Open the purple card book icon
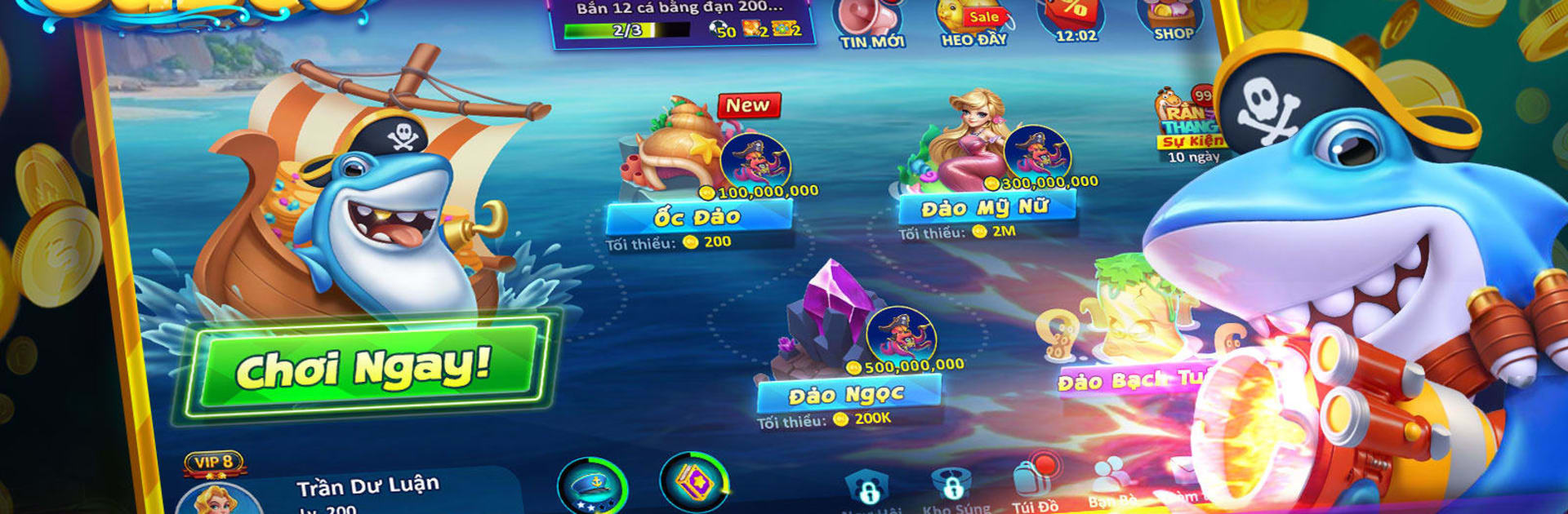 pyautogui.click(x=693, y=483)
